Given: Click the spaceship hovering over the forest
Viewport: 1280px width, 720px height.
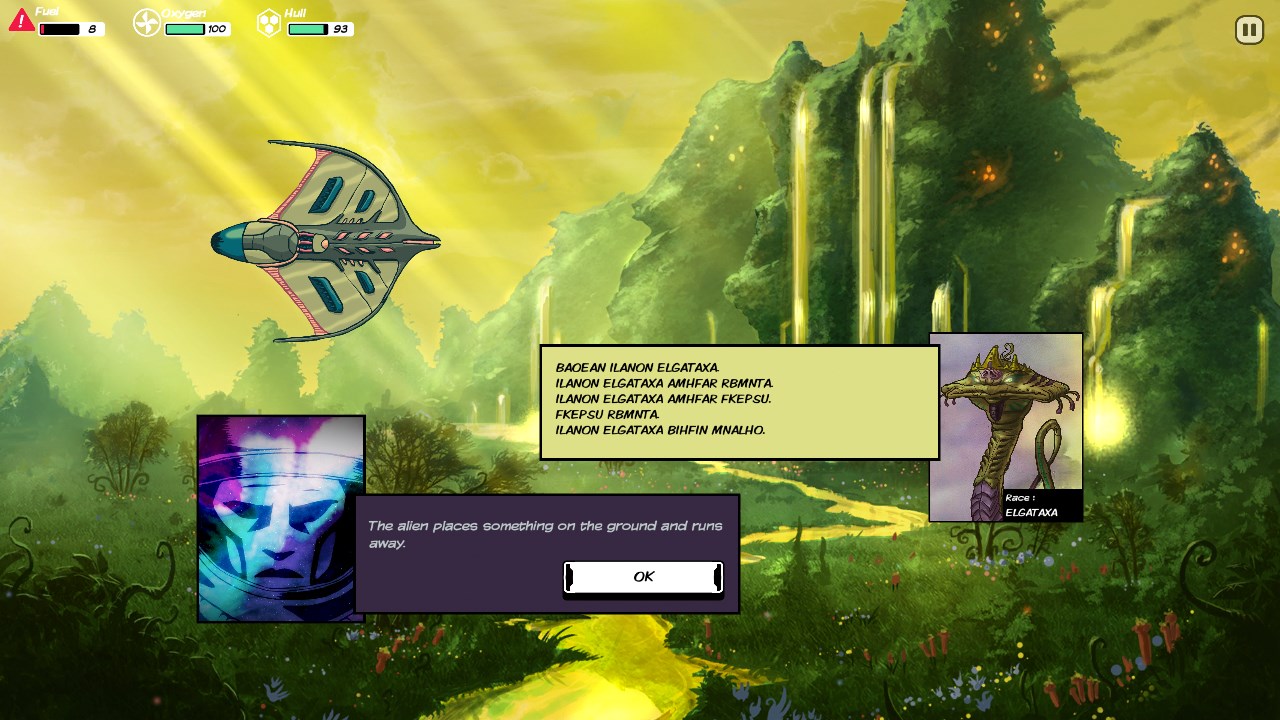Looking at the screenshot, I should tap(325, 230).
